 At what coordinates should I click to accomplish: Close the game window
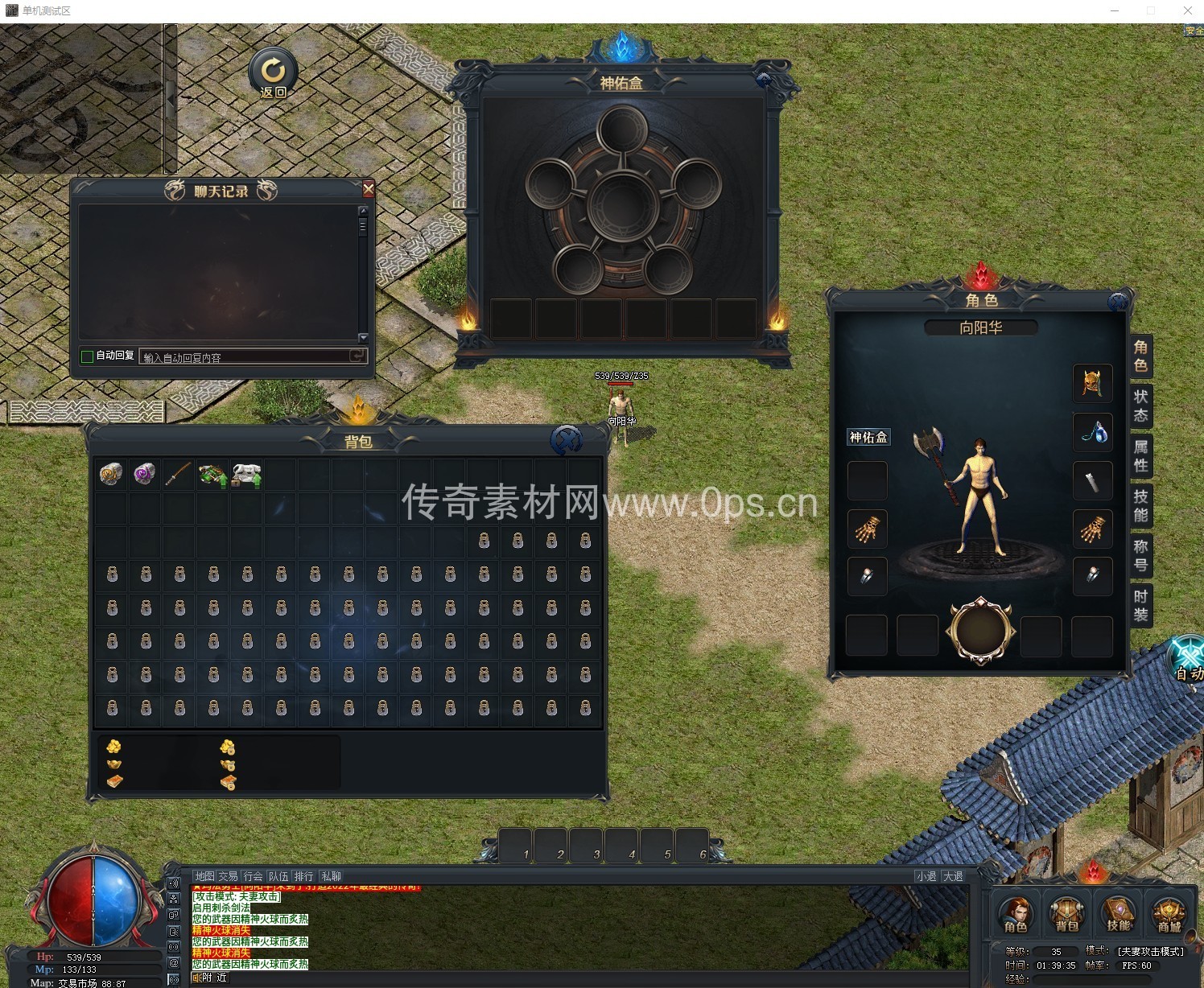[x=1187, y=10]
